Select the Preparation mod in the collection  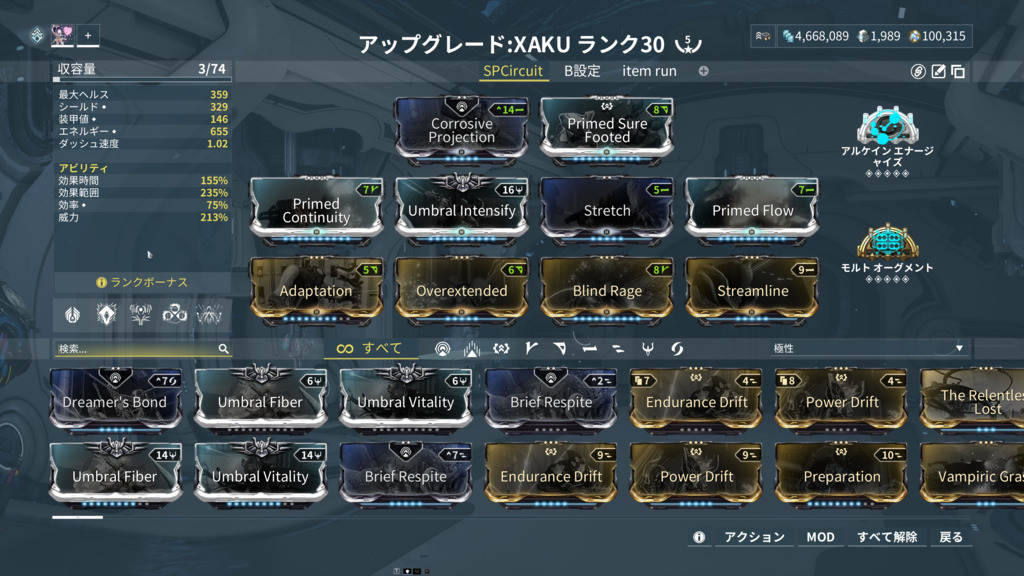842,476
